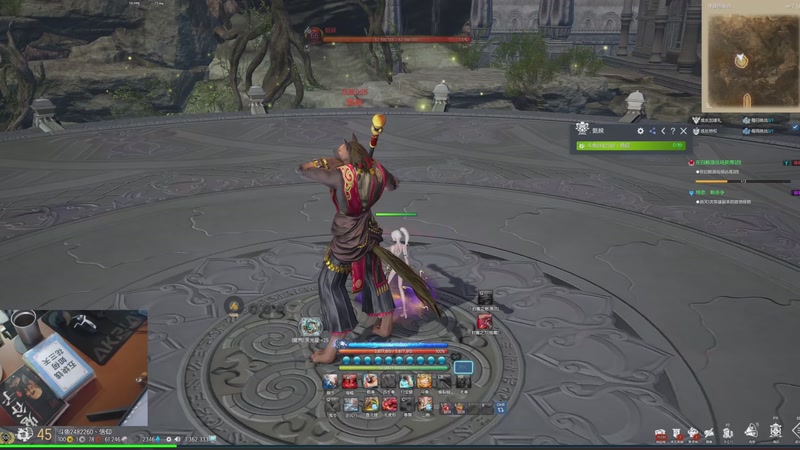This screenshot has height=450, width=800.
Task: Collapse the clan panel with the left arrow
Action: coord(662,131)
